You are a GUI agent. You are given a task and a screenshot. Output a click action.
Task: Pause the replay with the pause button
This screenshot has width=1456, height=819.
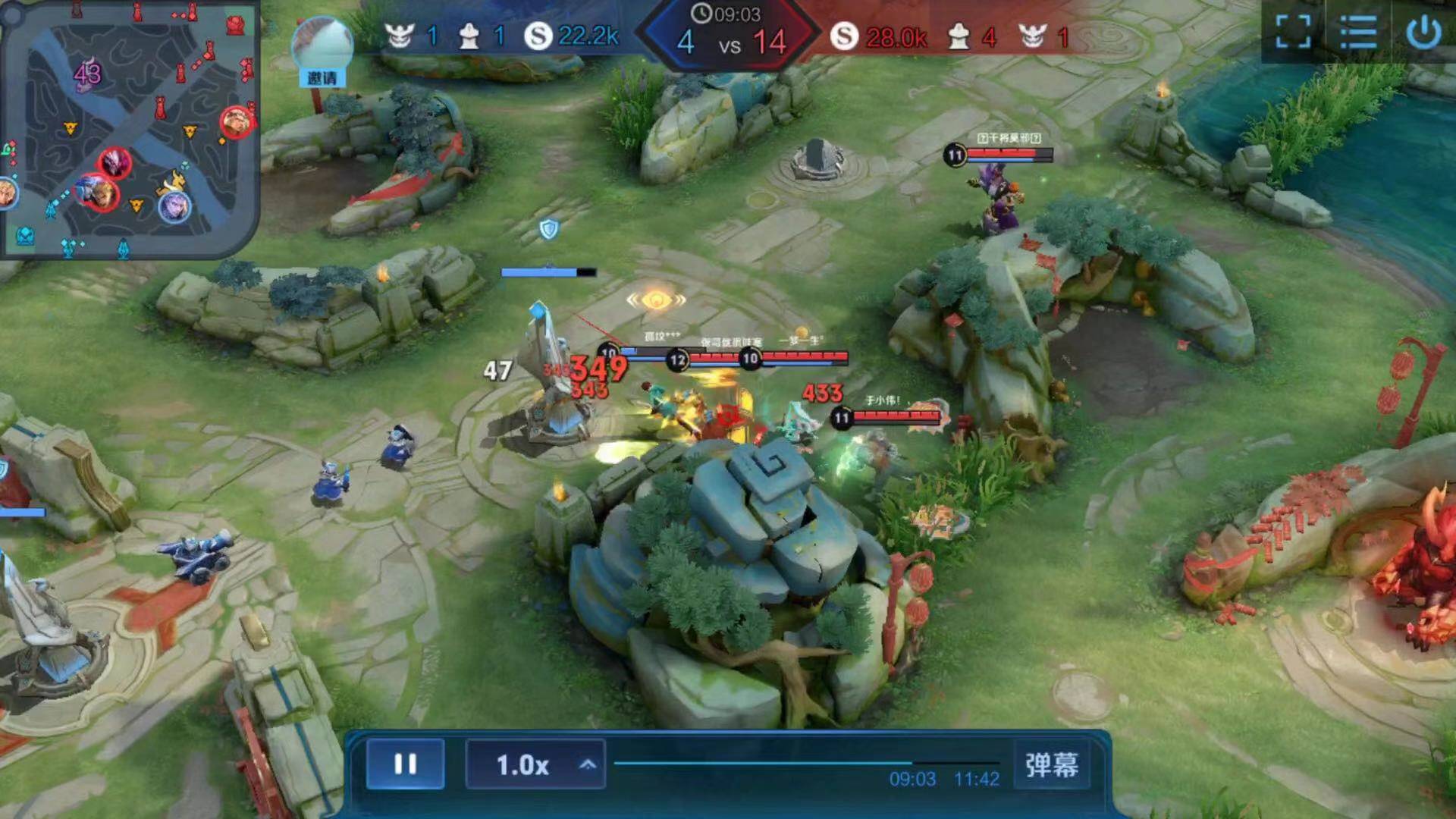pos(406,764)
